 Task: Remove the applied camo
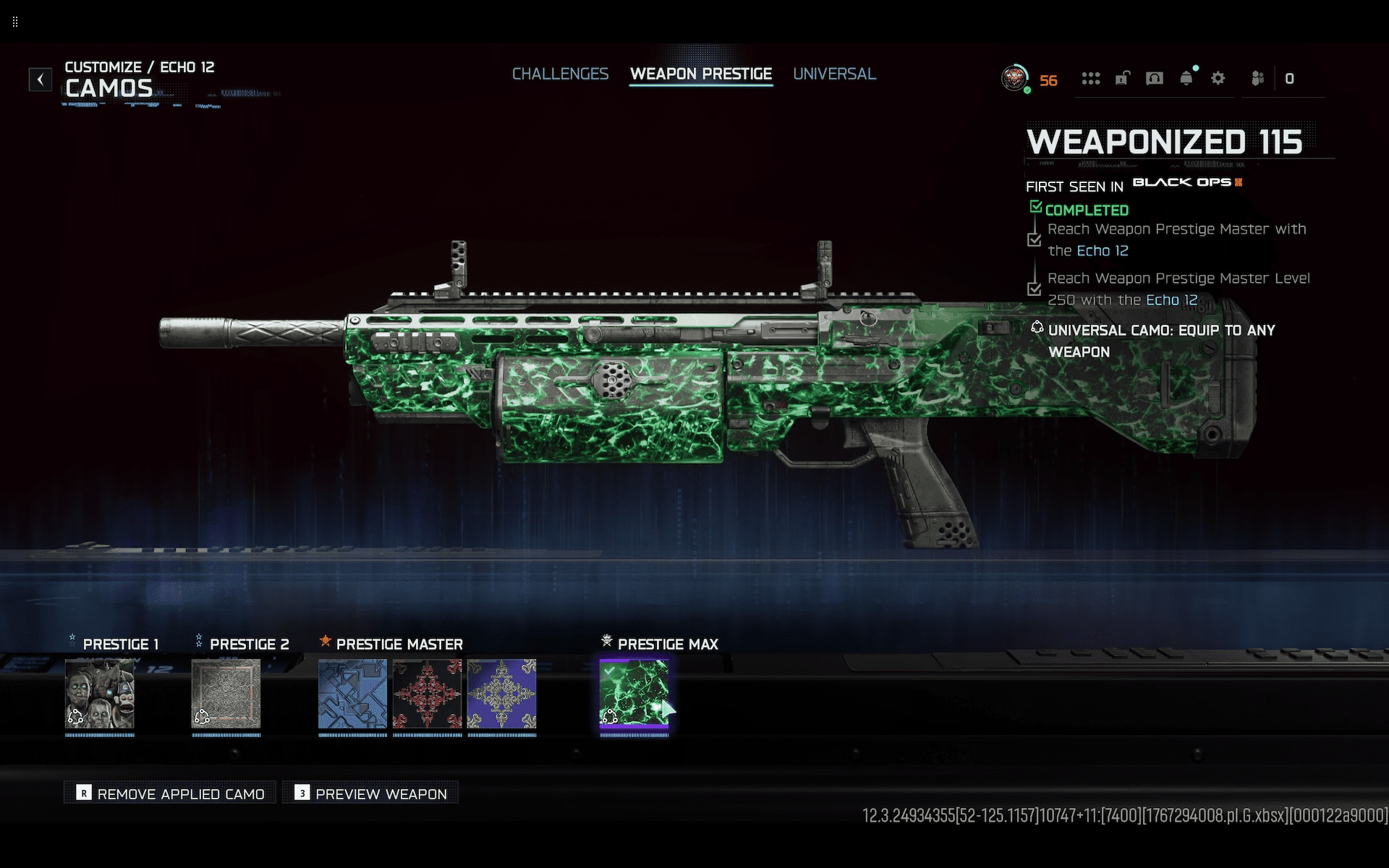coord(171,793)
